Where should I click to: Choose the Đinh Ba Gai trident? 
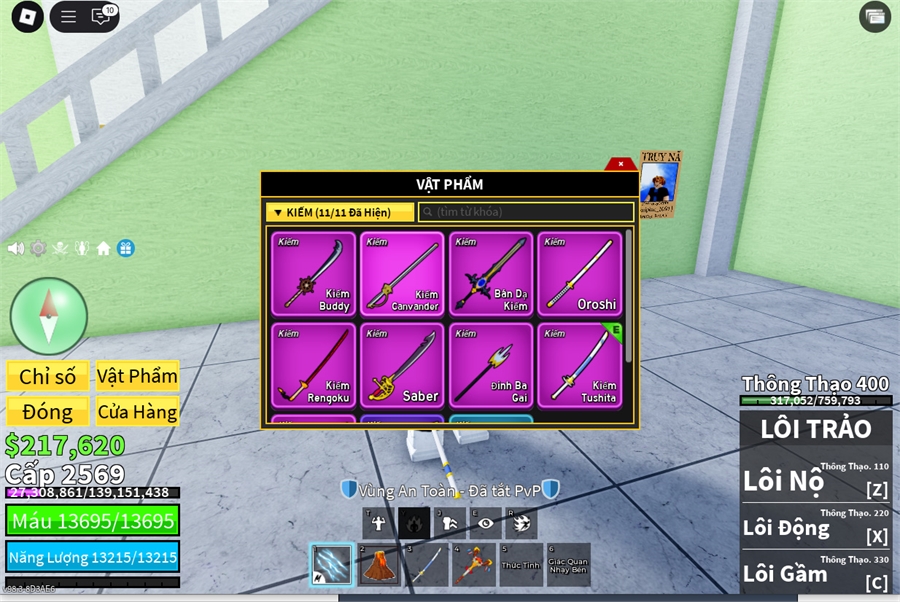490,364
